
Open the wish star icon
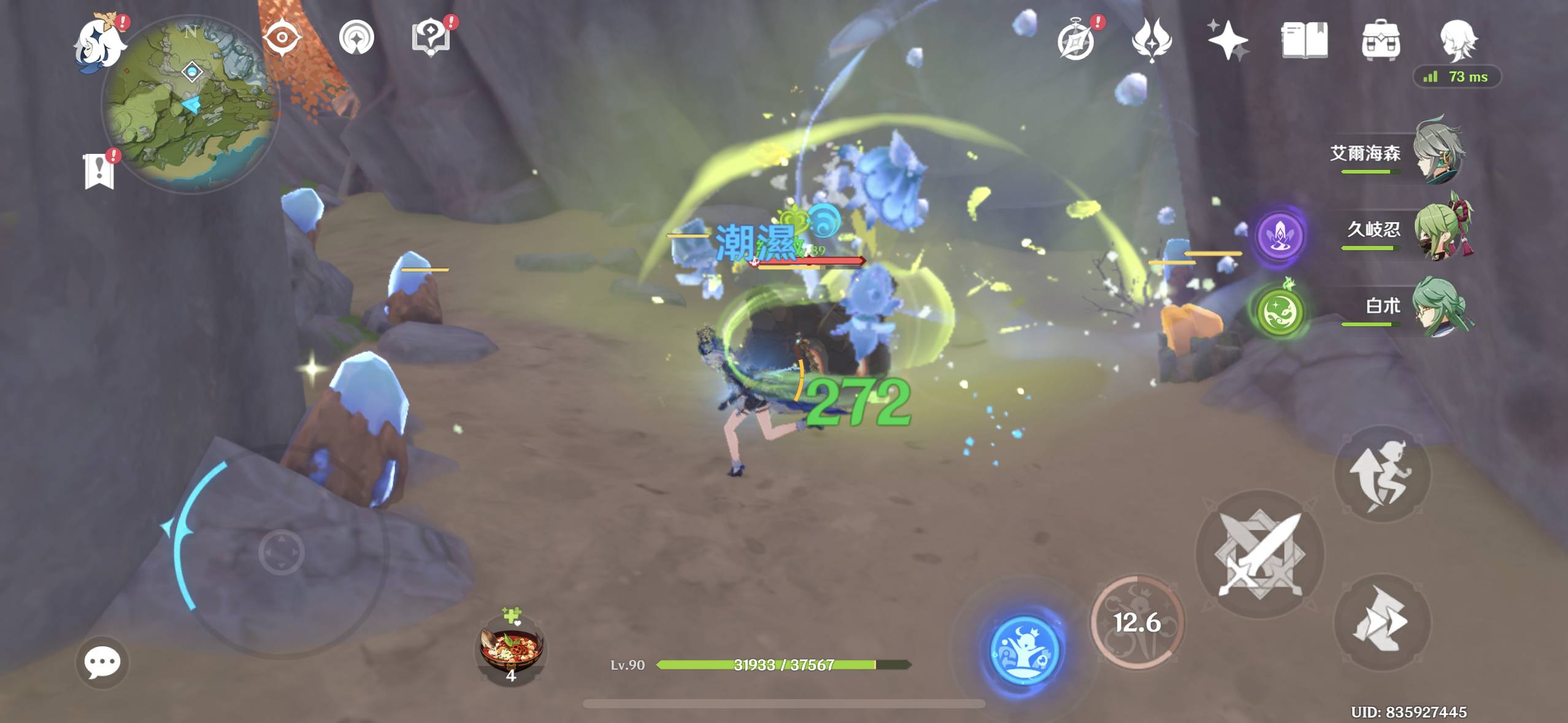tap(1228, 41)
